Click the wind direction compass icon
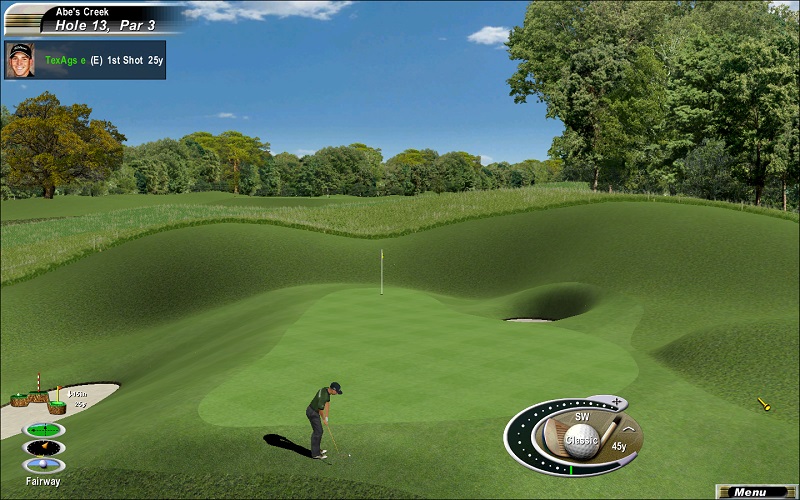The width and height of the screenshot is (800, 500). click(44, 447)
